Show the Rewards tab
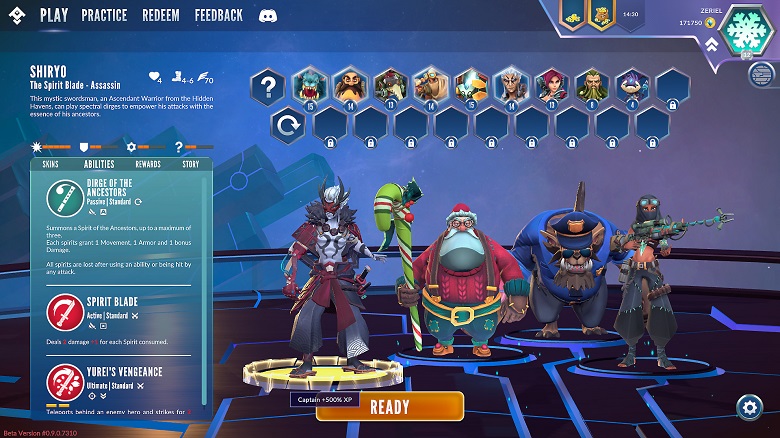Viewport: 780px width, 438px height. (148, 164)
